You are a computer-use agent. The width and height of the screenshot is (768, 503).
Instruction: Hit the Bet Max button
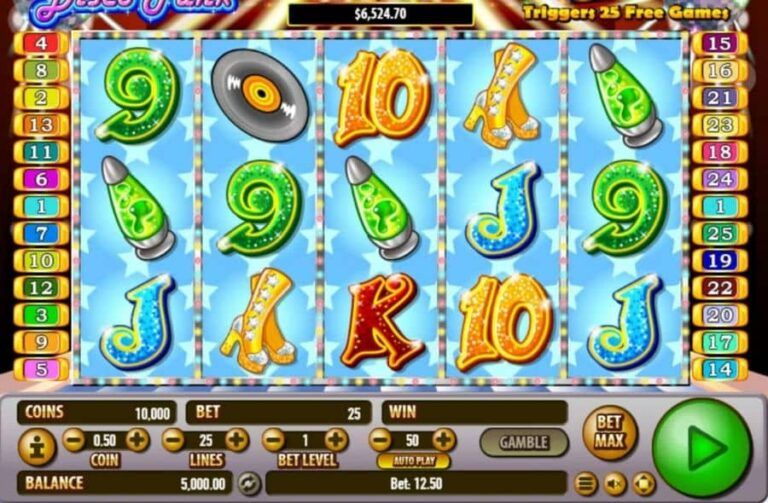pos(609,431)
